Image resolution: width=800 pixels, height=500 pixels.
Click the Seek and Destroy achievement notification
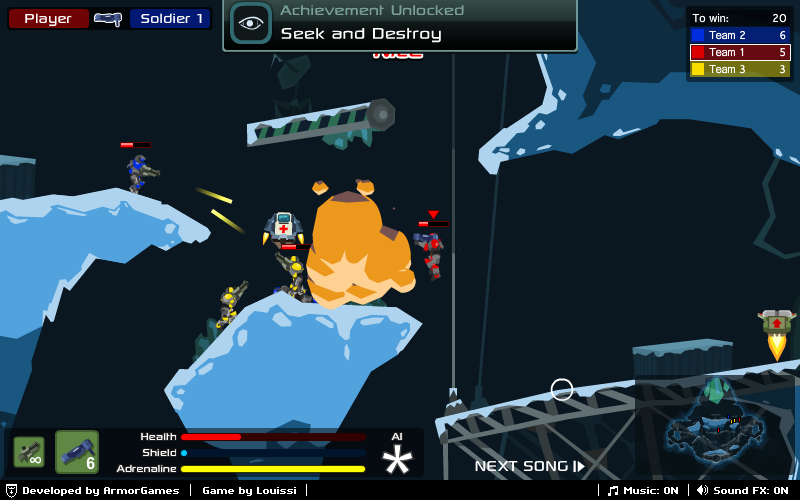pos(400,25)
